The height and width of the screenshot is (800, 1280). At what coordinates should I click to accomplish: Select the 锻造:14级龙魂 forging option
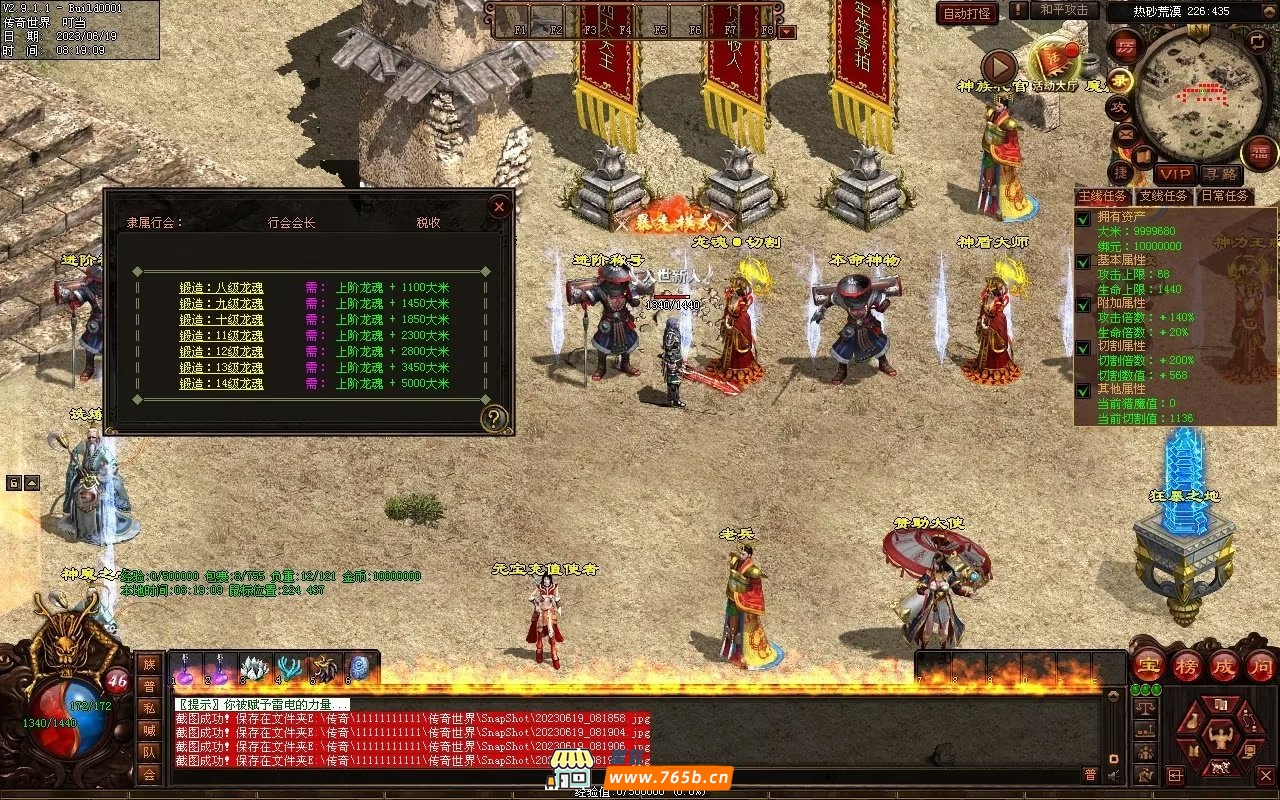[x=221, y=384]
